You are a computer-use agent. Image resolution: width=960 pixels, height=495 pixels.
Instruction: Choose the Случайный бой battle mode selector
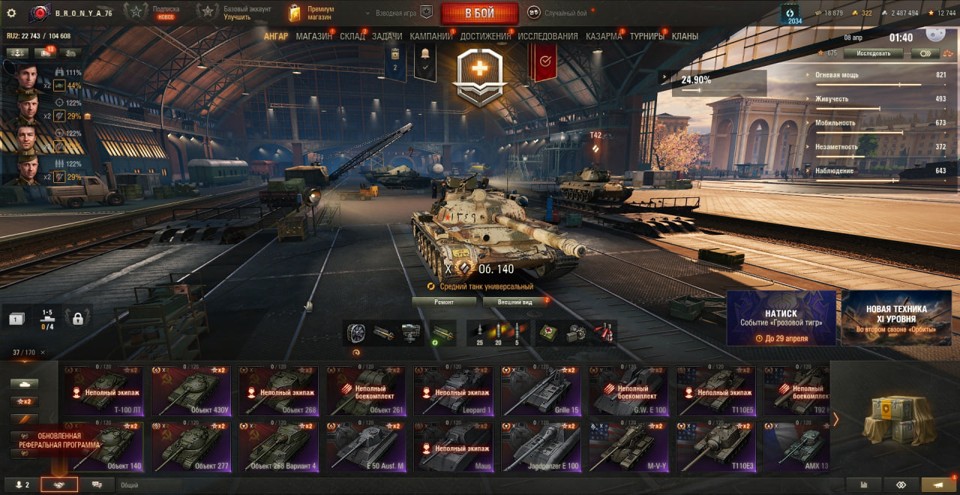[x=558, y=13]
